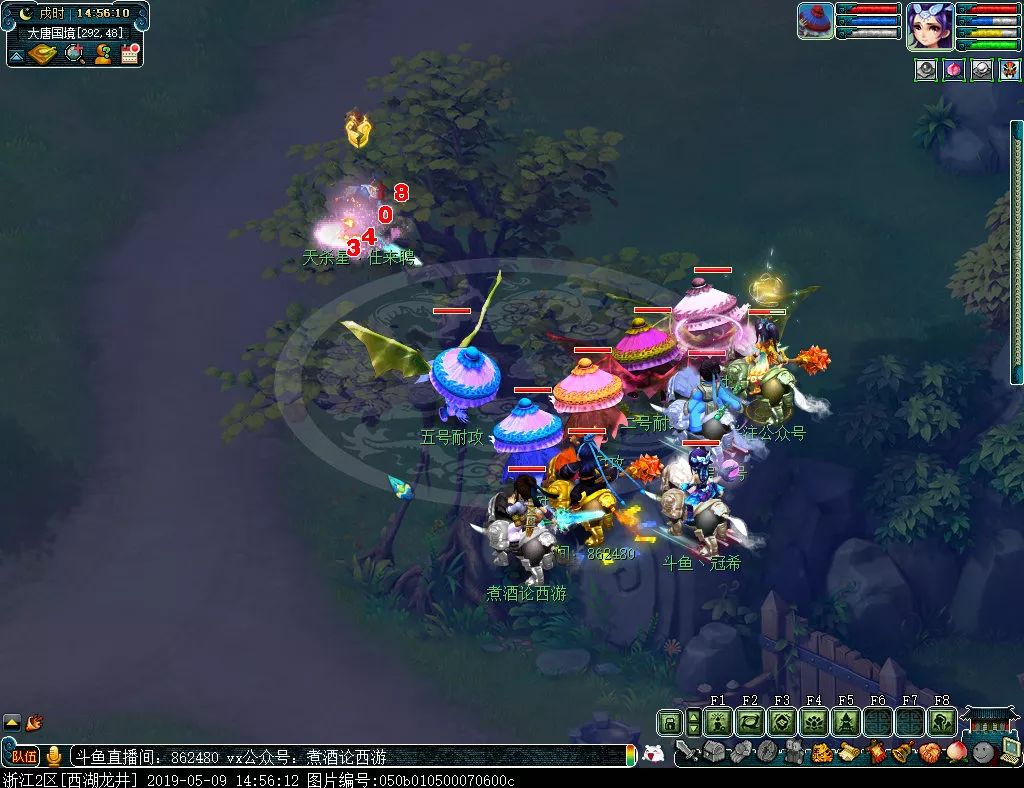Viewport: 1024px width, 788px height.
Task: Toggle the hotbar lock button
Action: coord(669,722)
